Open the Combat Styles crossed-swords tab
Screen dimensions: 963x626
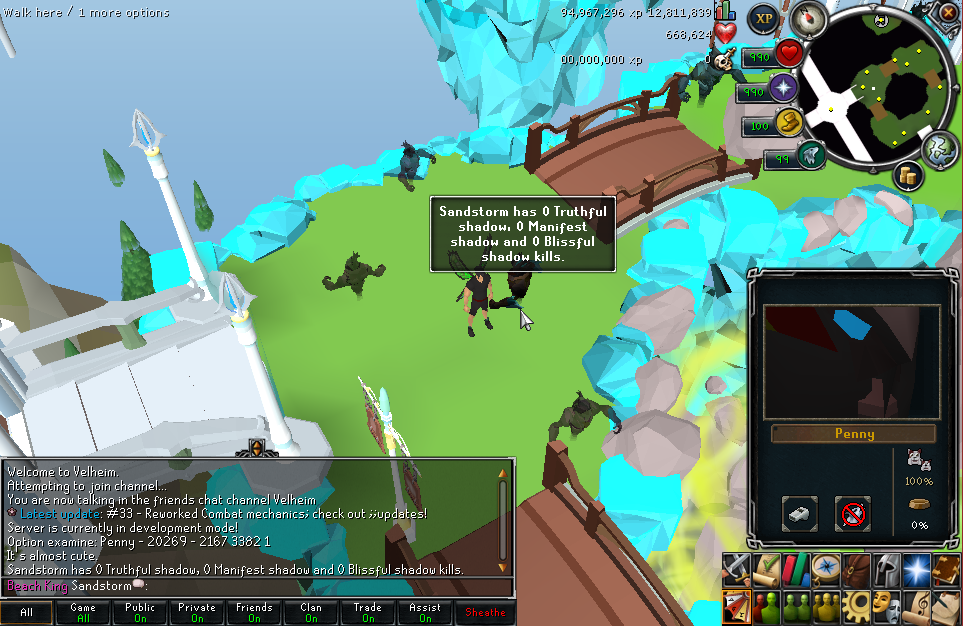pyautogui.click(x=736, y=569)
